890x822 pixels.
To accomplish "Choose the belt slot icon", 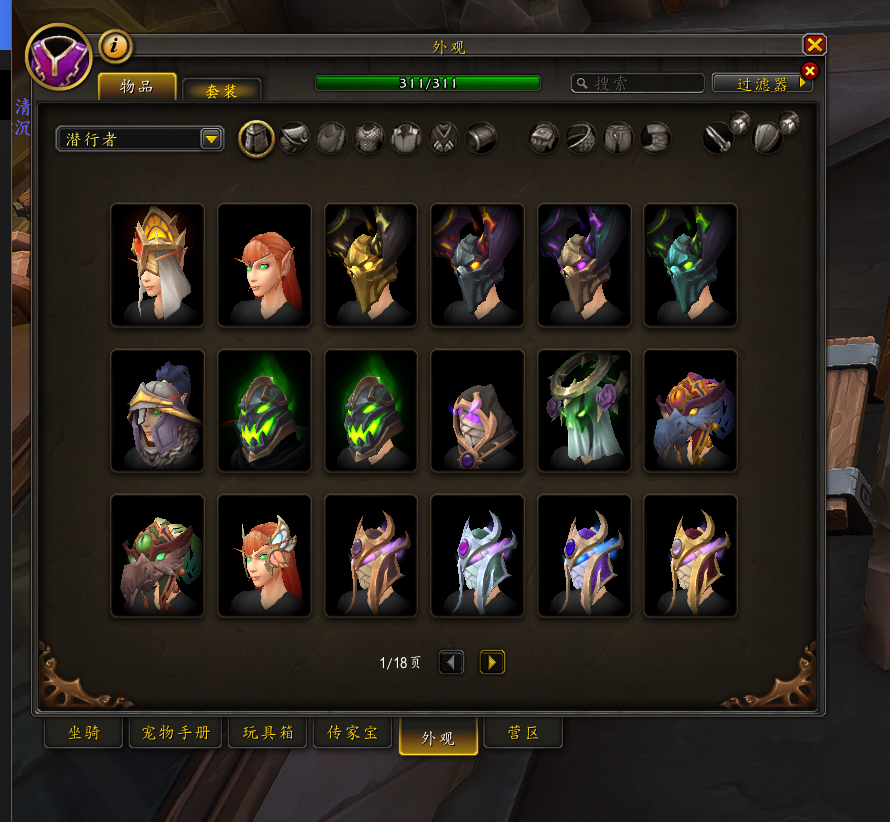I will [x=581, y=138].
